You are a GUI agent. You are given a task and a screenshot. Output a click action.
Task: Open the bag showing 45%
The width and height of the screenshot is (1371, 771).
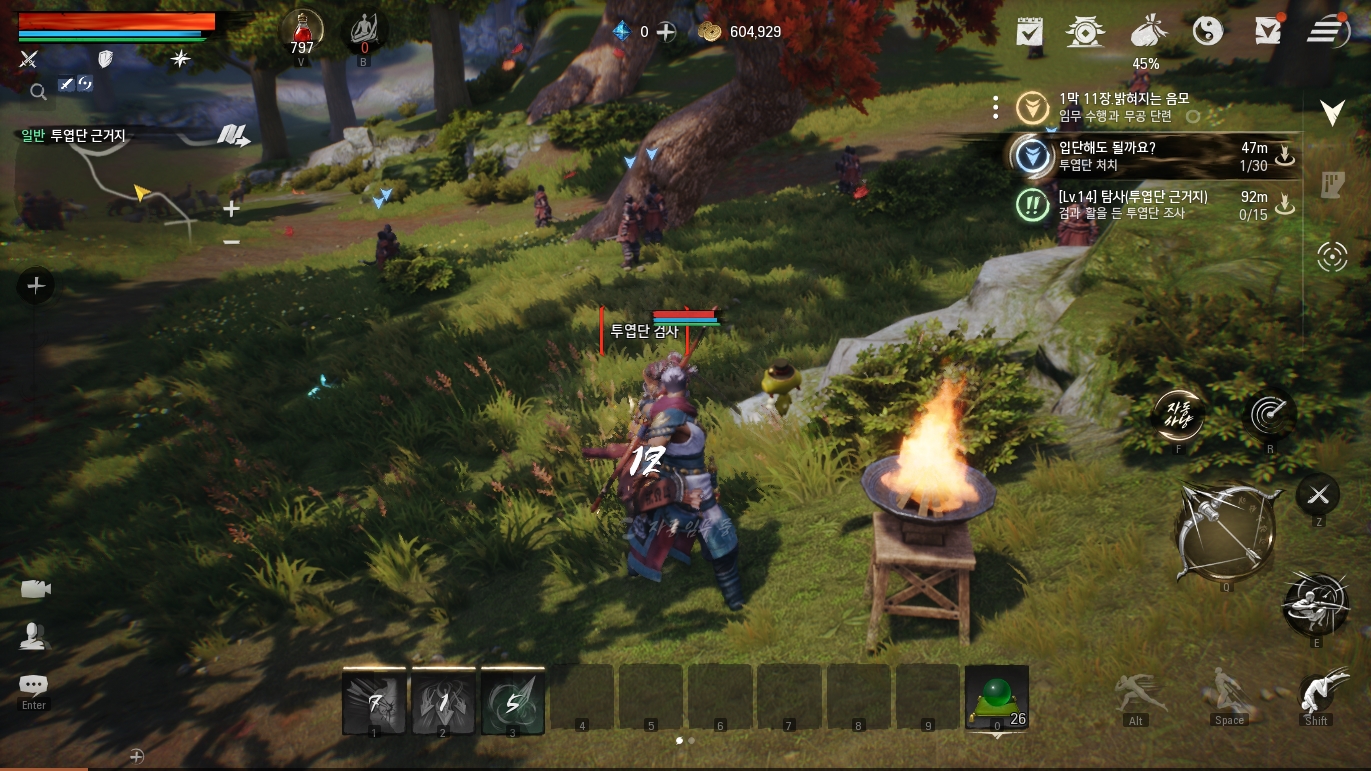pos(1145,32)
